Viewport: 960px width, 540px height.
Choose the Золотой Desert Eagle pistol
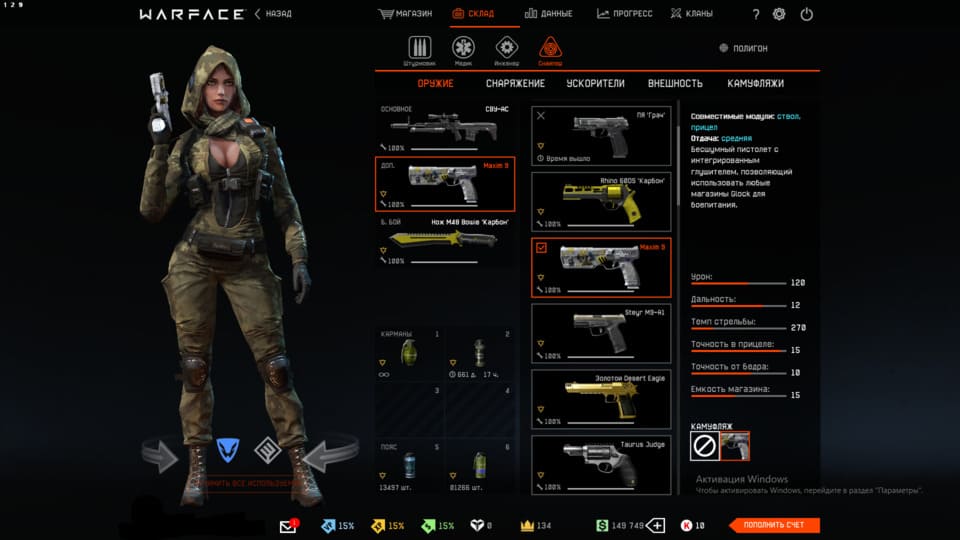(x=600, y=398)
